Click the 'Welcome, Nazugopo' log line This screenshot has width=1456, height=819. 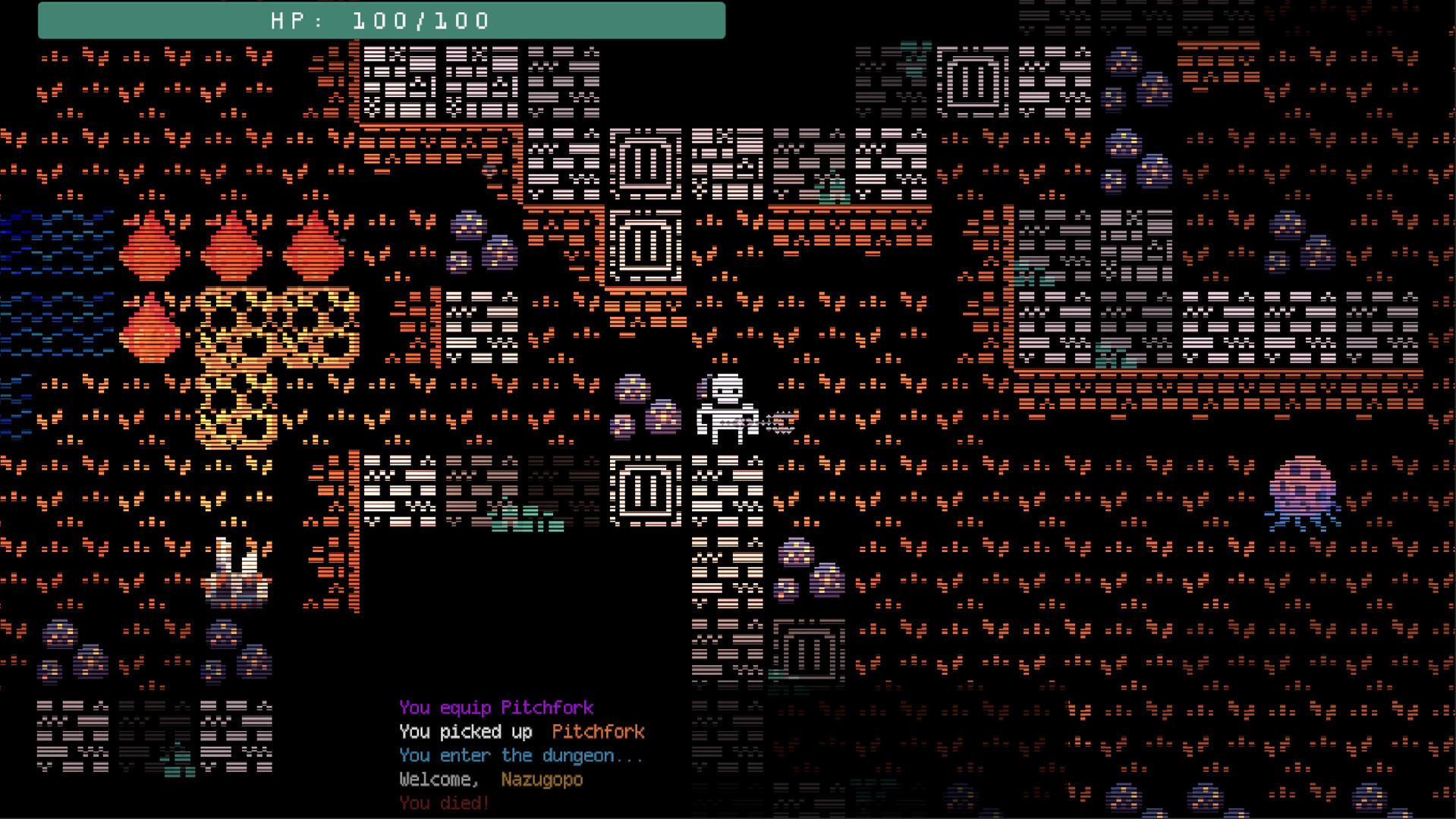(489, 780)
